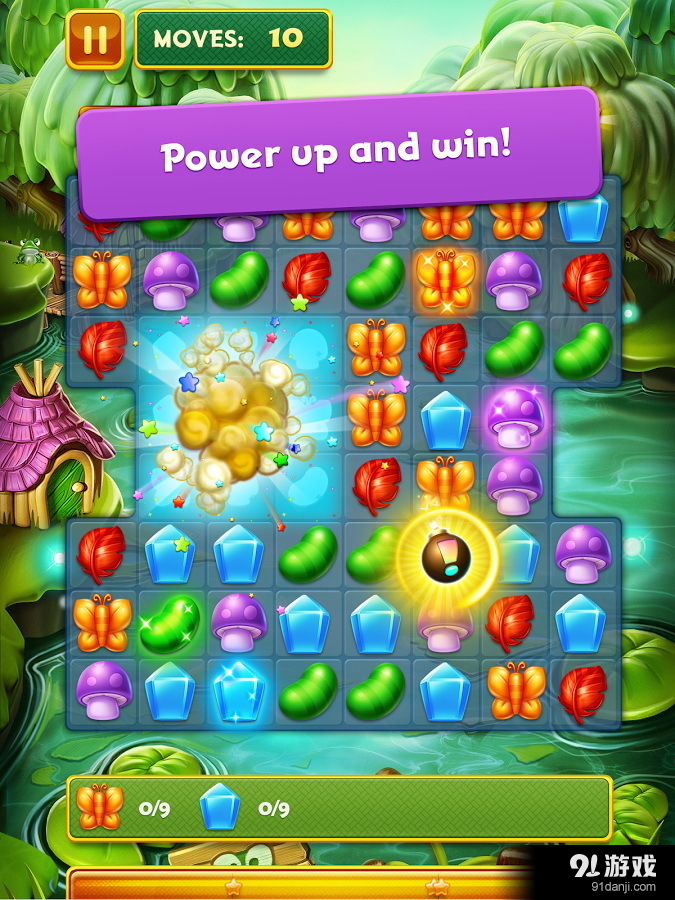Select the glowing blue gem tile

coord(238,689)
